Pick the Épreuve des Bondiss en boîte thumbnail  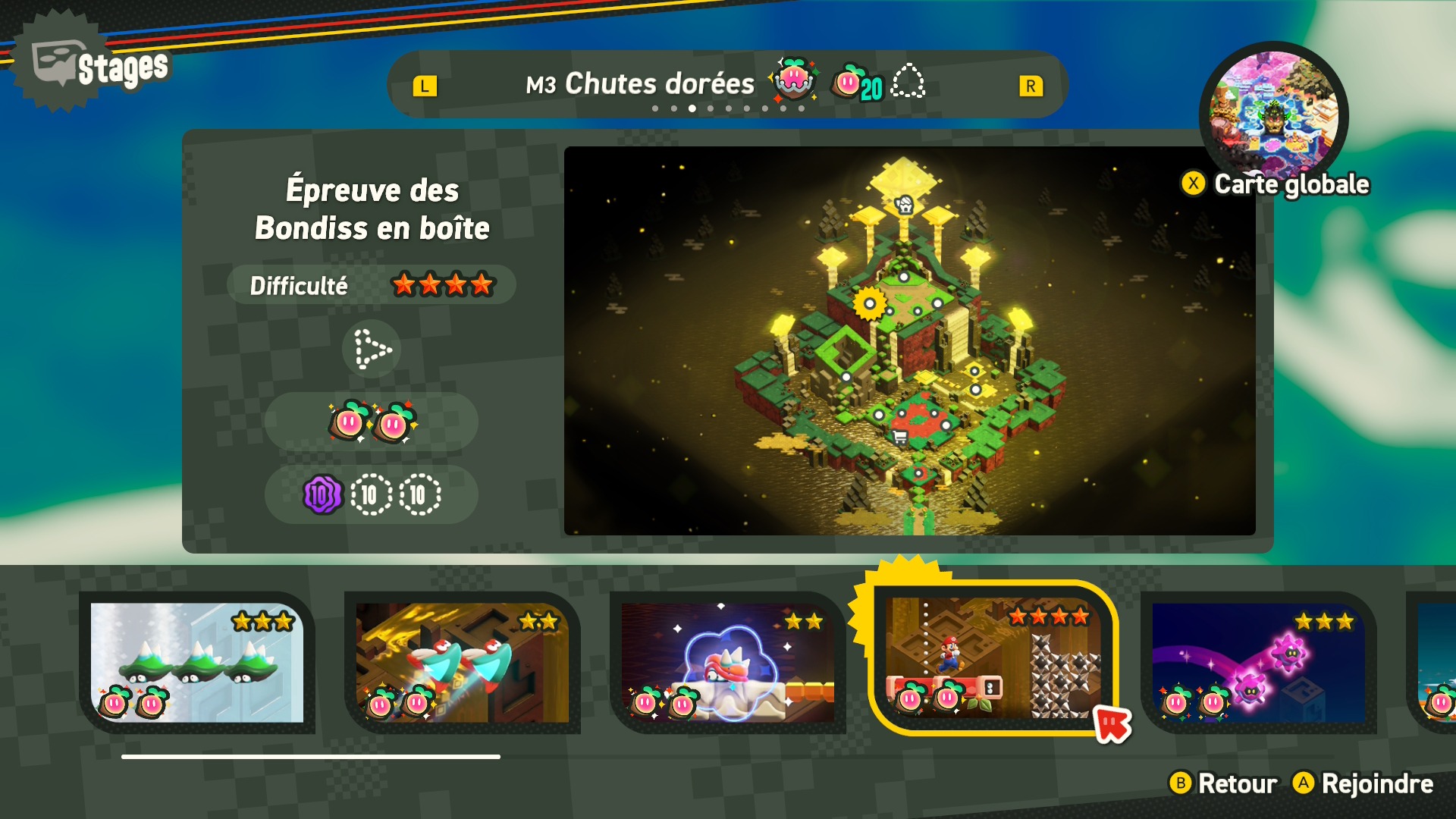[x=992, y=658]
